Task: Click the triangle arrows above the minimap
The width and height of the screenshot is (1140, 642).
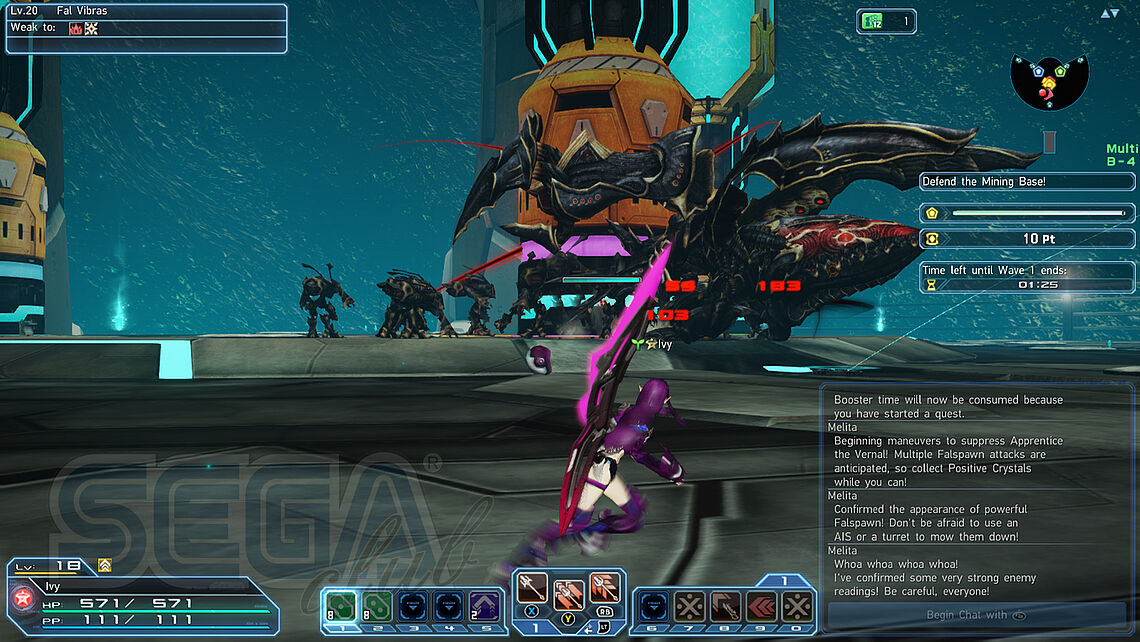Action: 1110,13
